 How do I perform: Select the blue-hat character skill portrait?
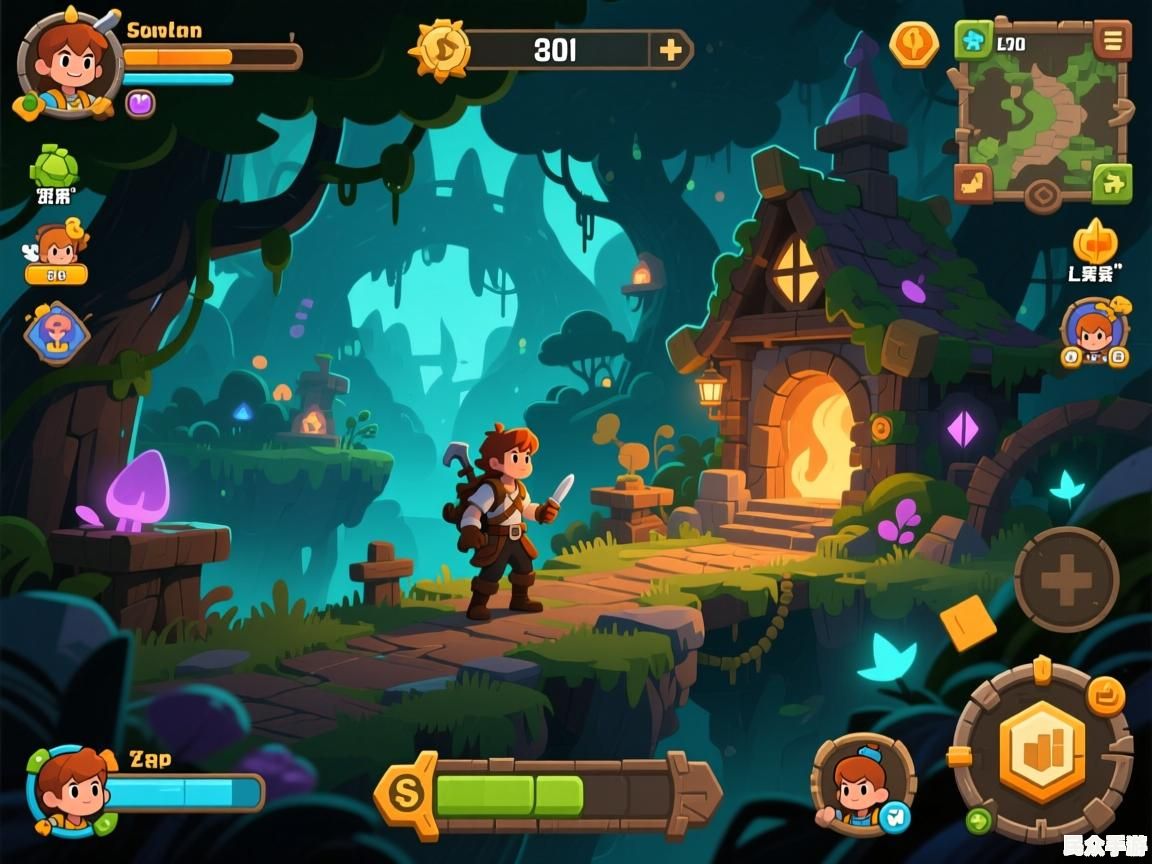point(862,784)
